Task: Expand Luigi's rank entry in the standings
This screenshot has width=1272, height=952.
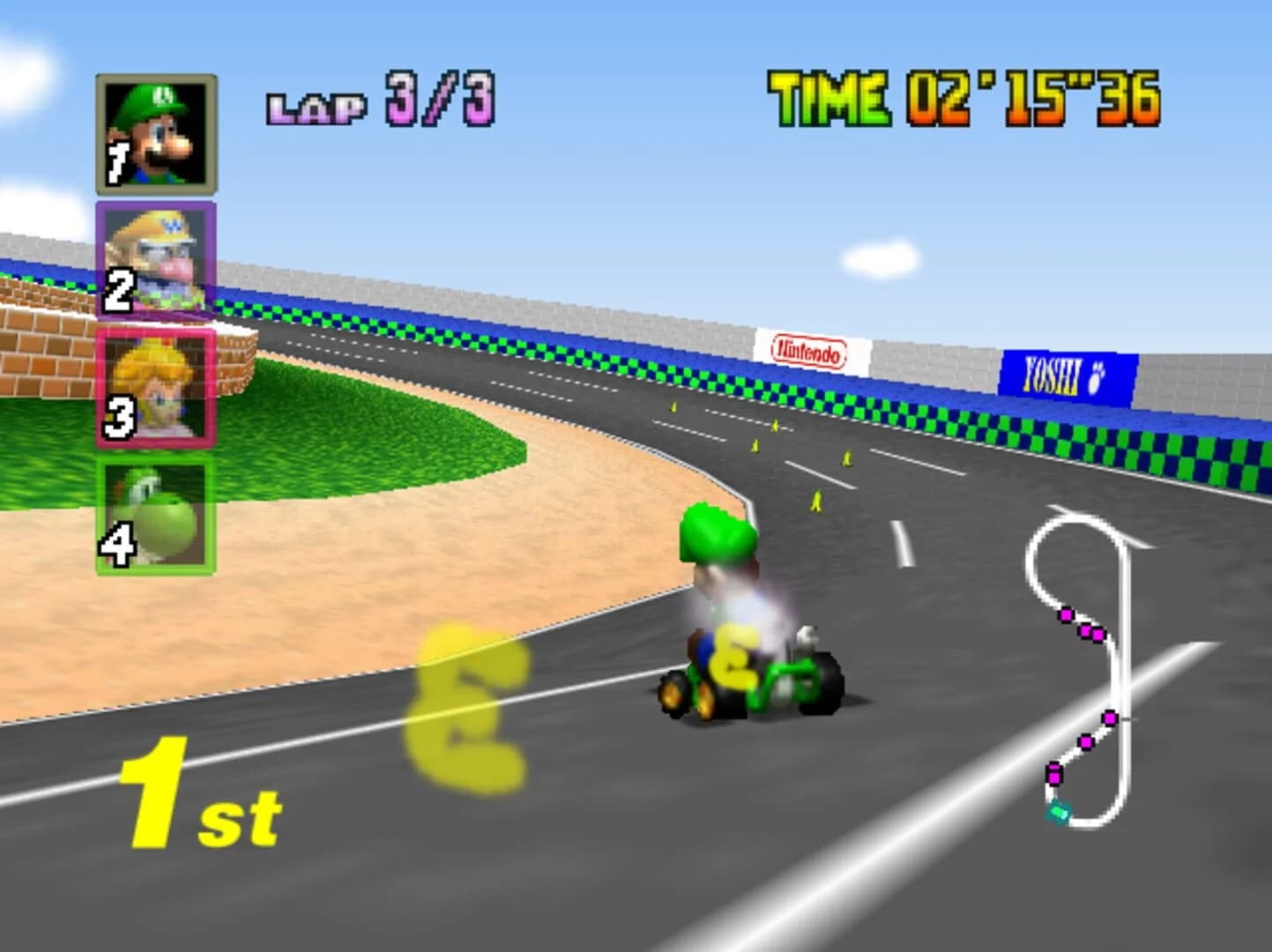Action: (157, 132)
